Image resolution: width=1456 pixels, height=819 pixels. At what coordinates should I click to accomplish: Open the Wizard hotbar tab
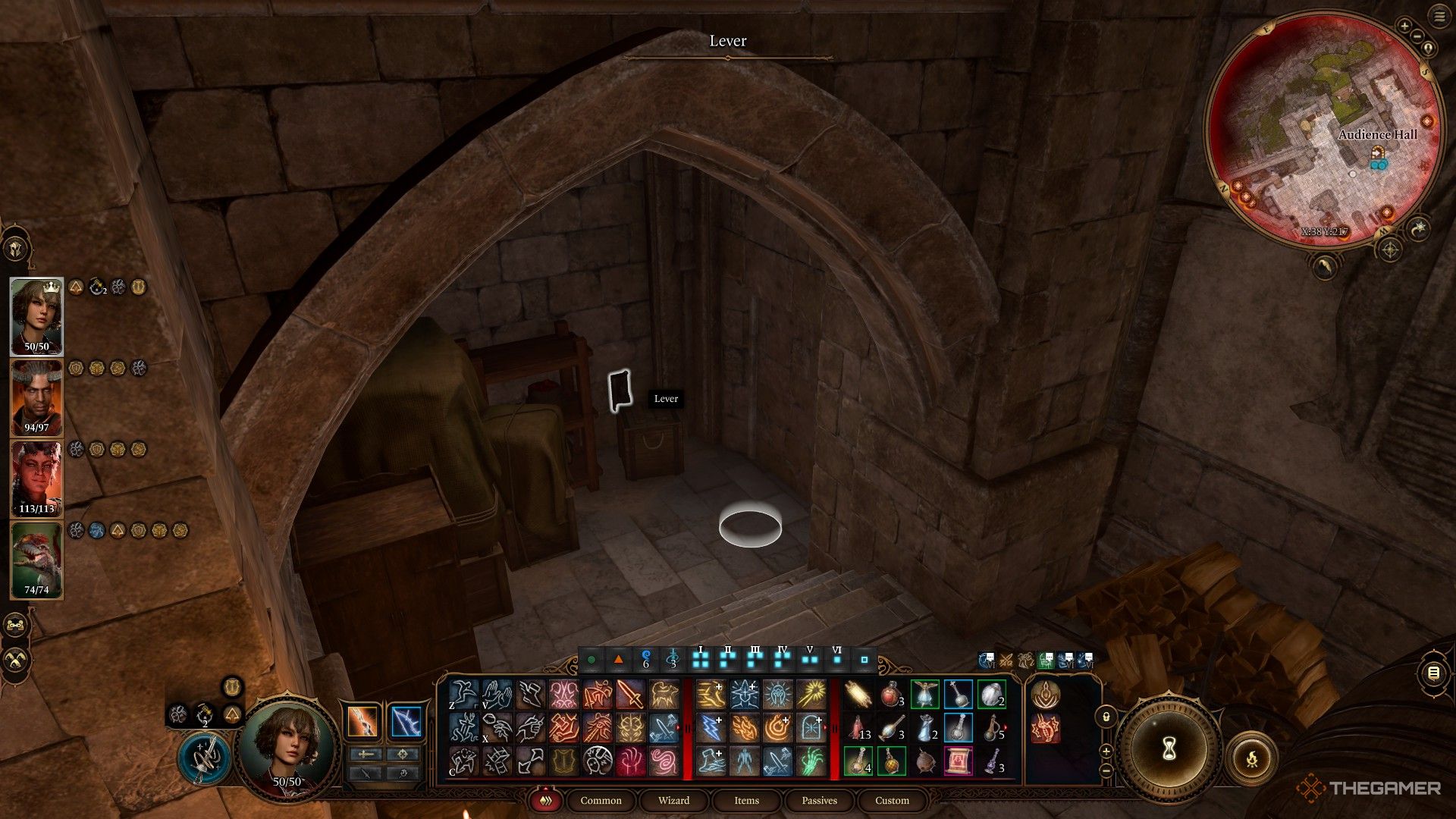(673, 801)
